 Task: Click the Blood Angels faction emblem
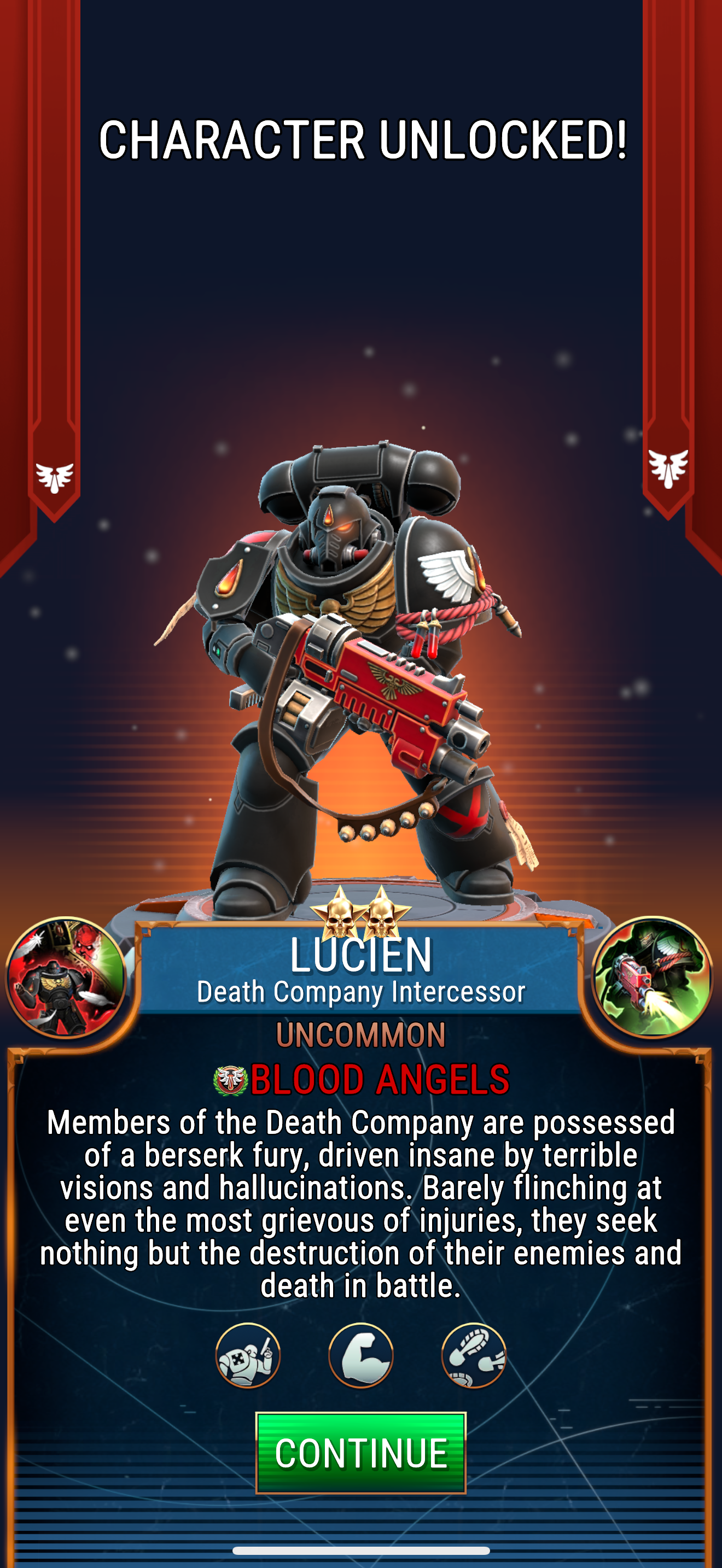pos(230,1080)
